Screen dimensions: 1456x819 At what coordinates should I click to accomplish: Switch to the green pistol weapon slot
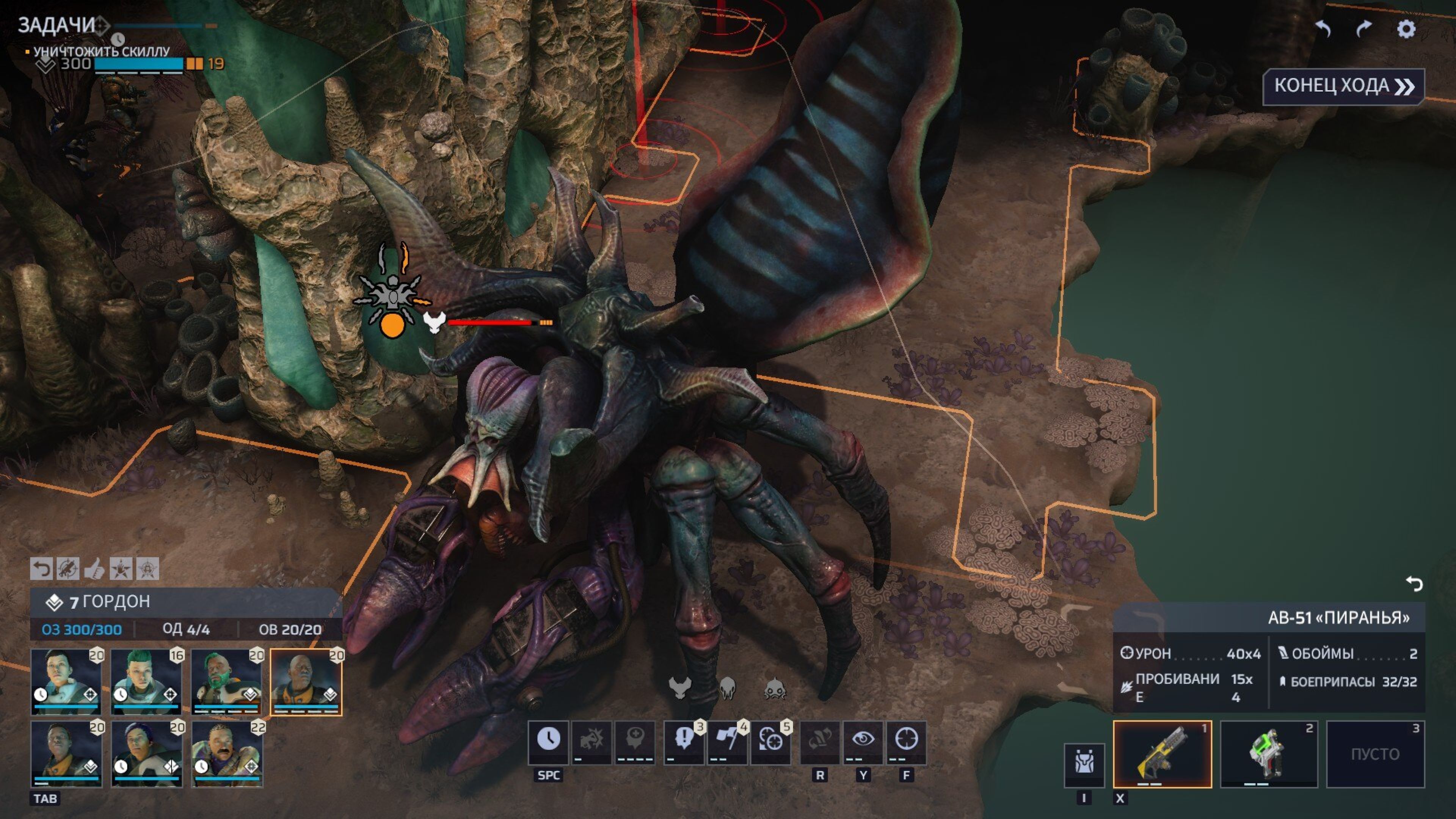tap(1268, 753)
